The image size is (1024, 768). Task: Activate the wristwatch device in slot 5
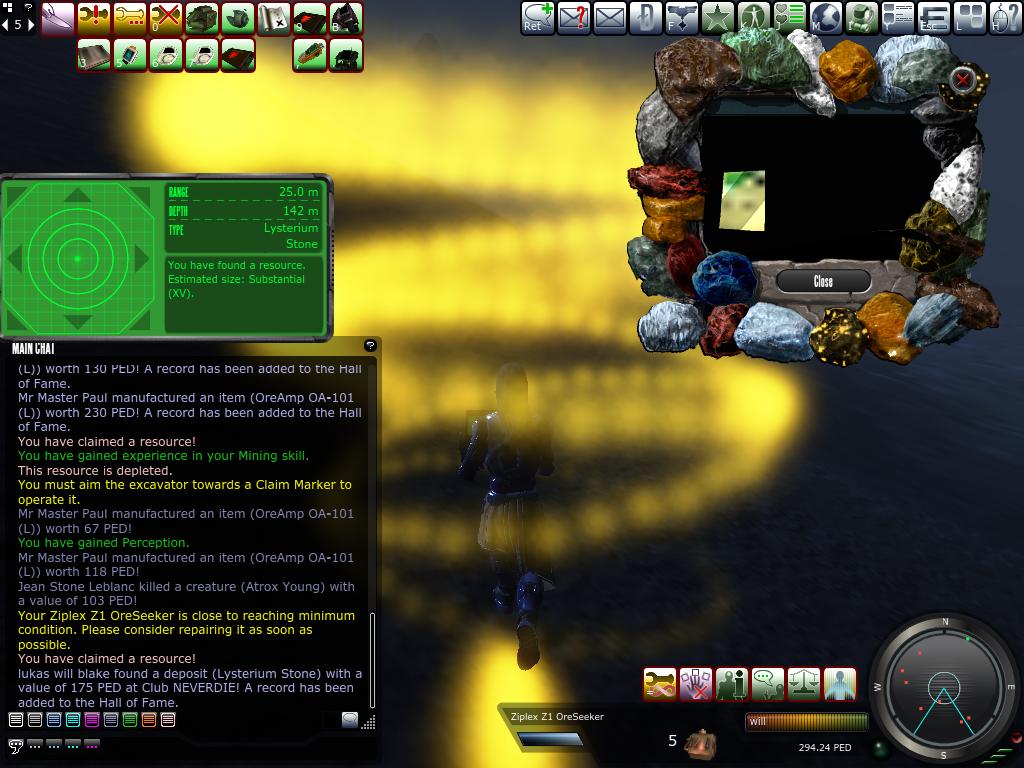[130, 55]
